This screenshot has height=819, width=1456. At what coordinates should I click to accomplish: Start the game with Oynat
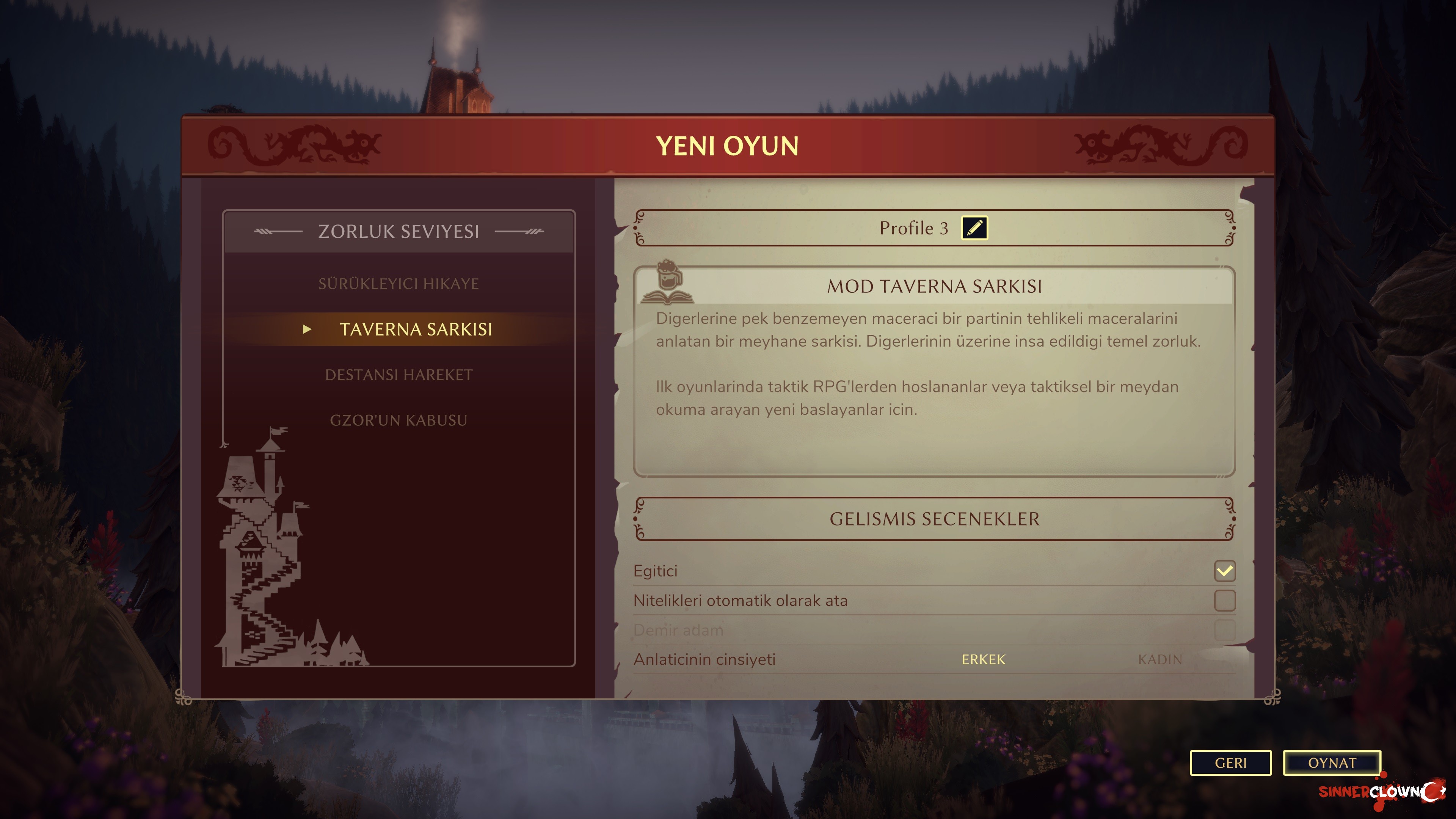(x=1332, y=763)
